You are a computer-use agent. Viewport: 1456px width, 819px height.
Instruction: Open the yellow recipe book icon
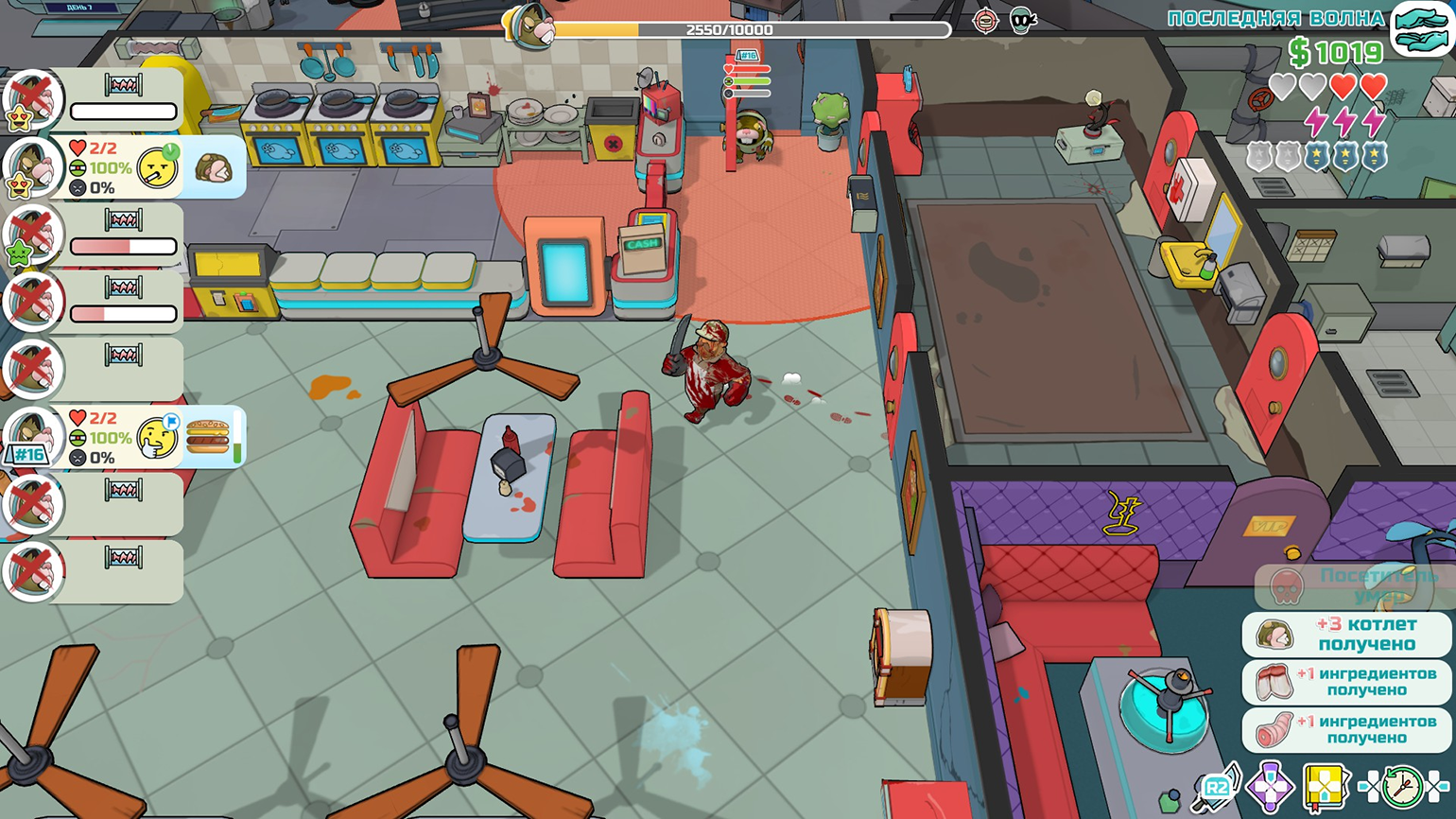point(1325,787)
